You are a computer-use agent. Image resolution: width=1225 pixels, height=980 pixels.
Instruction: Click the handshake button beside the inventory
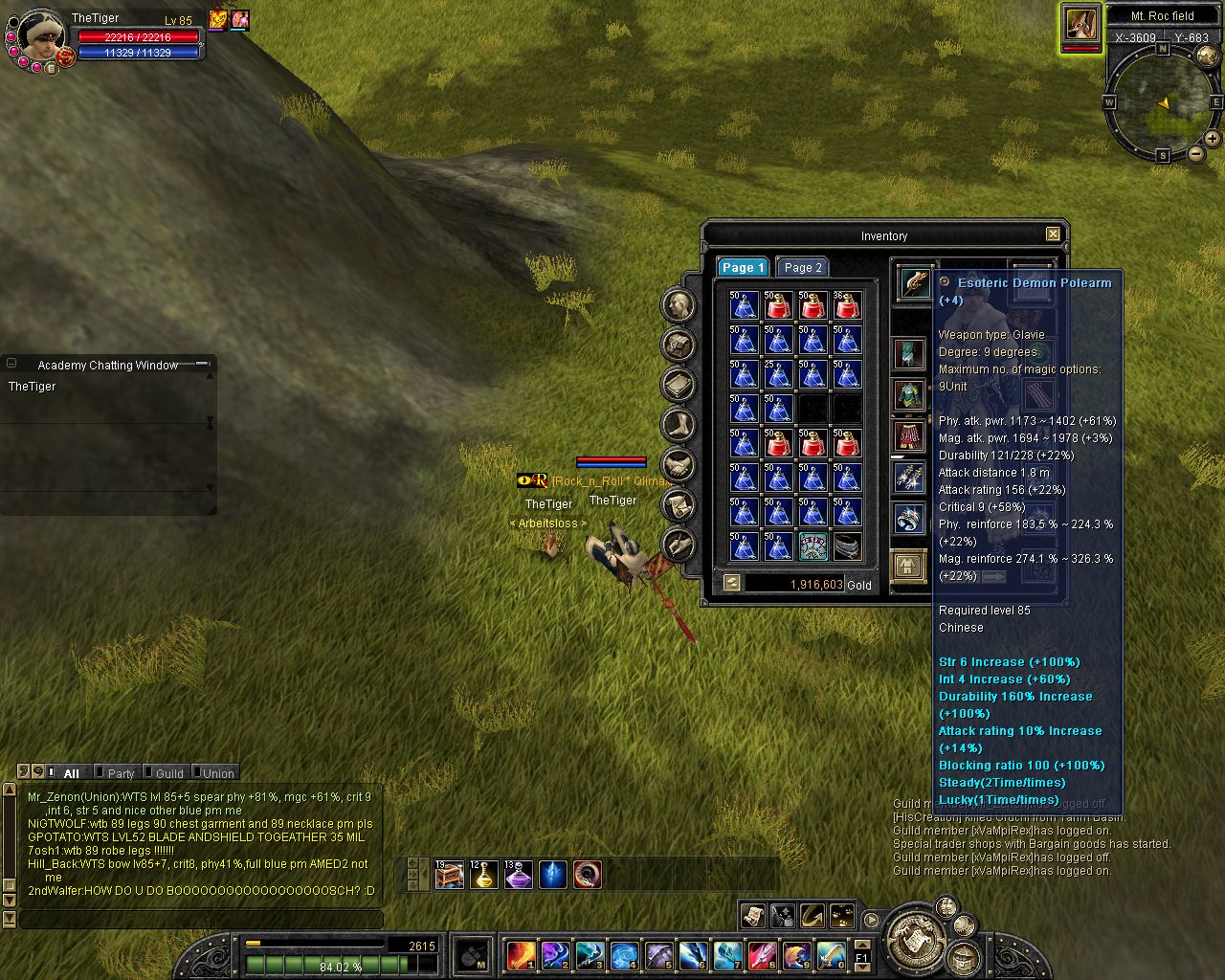click(679, 466)
